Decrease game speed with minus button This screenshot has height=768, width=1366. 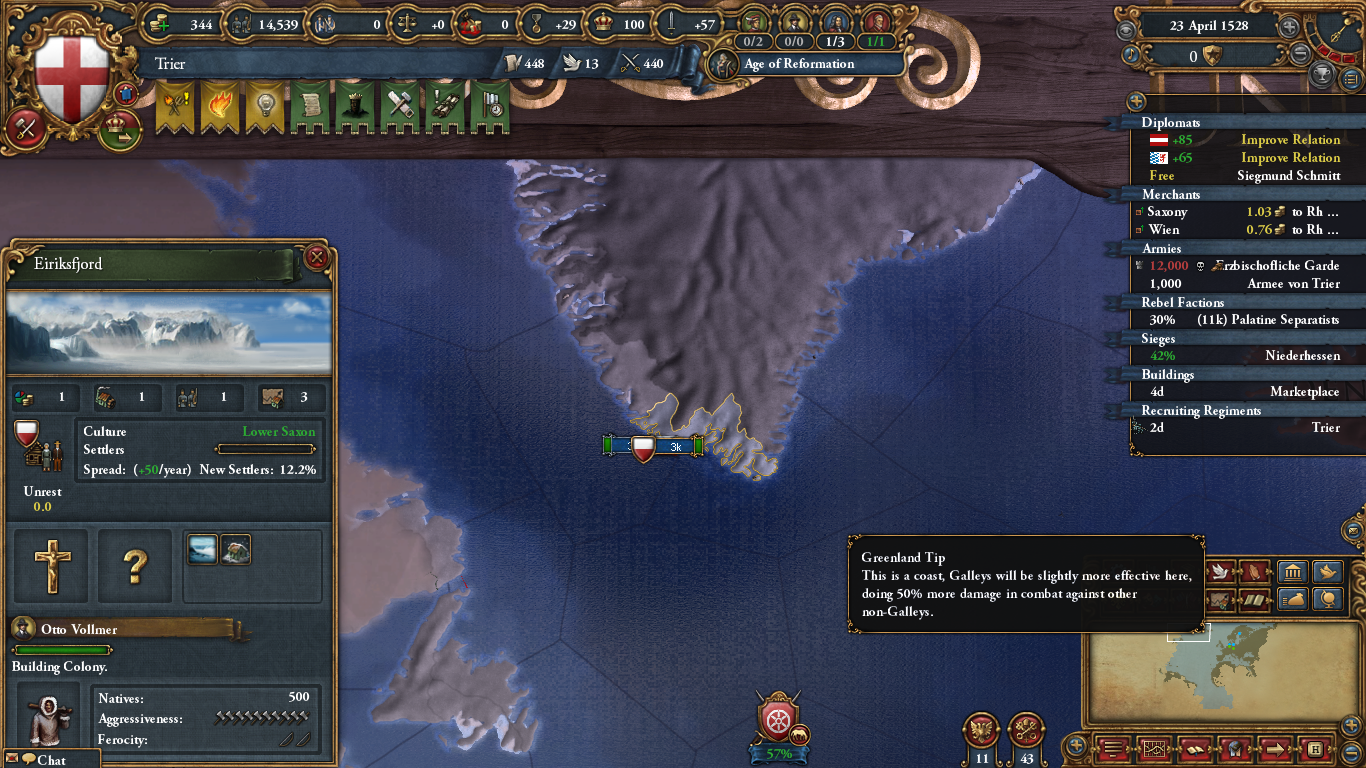[x=1300, y=55]
